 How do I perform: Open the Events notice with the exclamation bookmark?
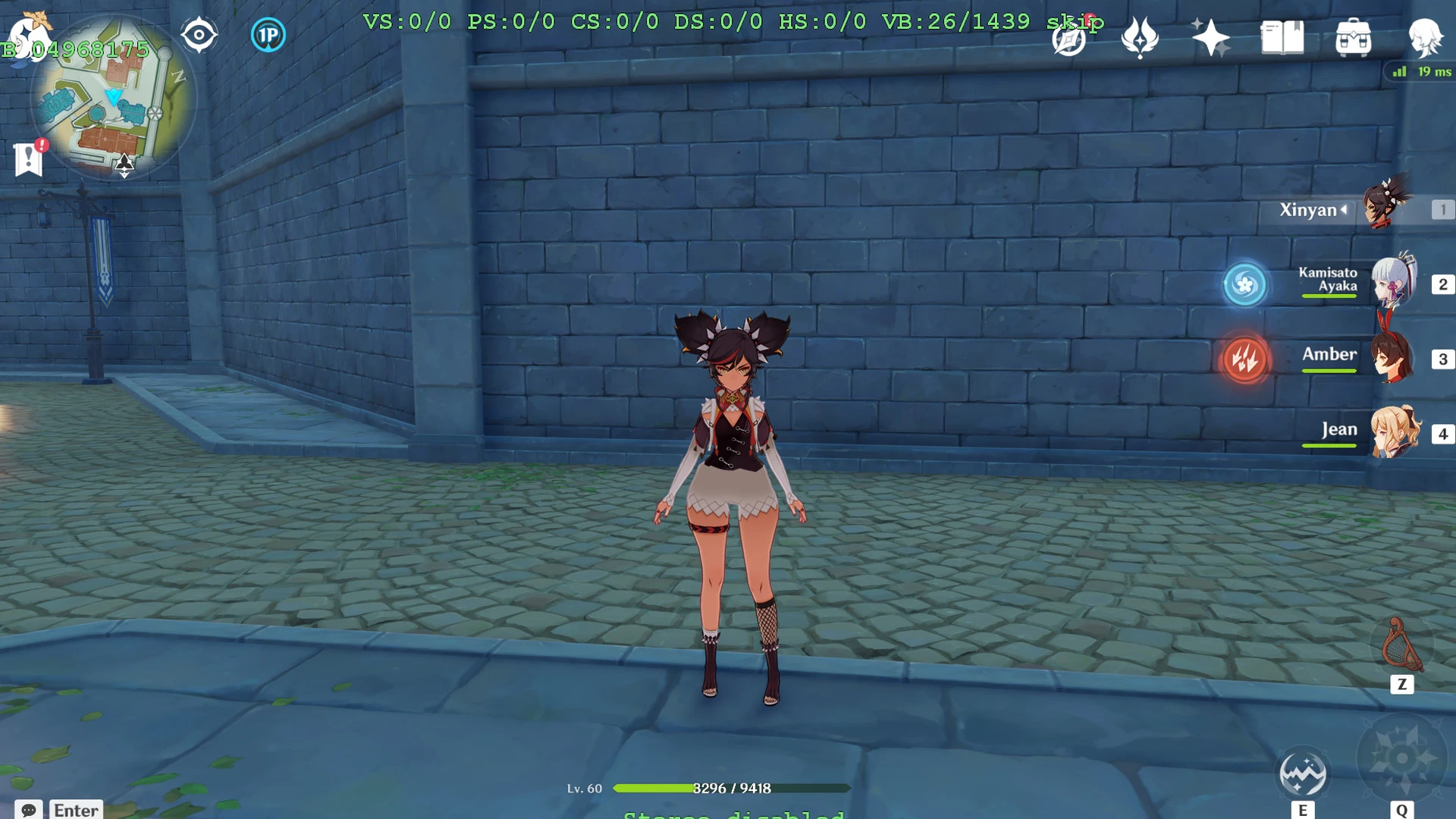click(x=28, y=158)
